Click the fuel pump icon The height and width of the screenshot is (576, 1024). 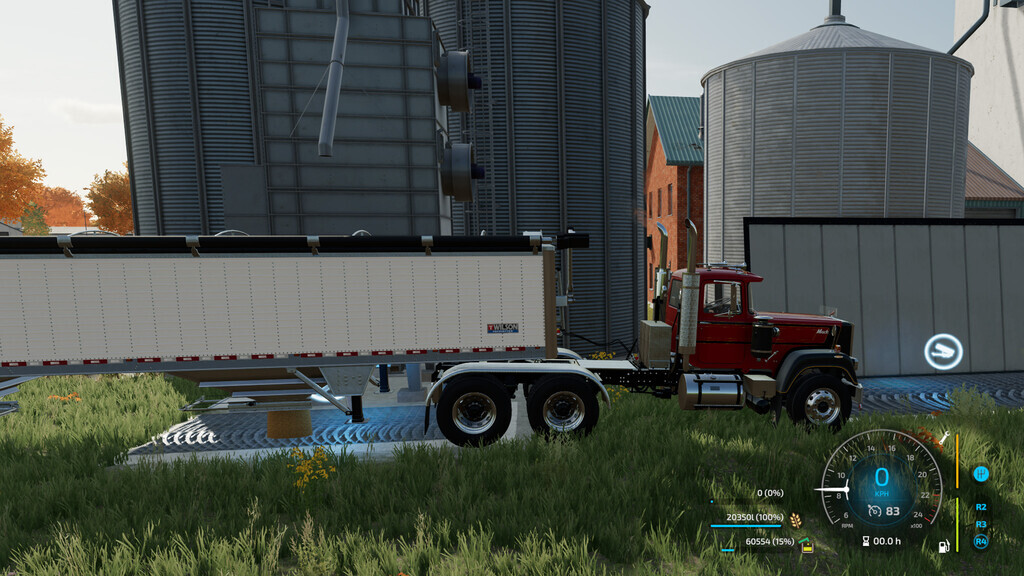[x=943, y=546]
